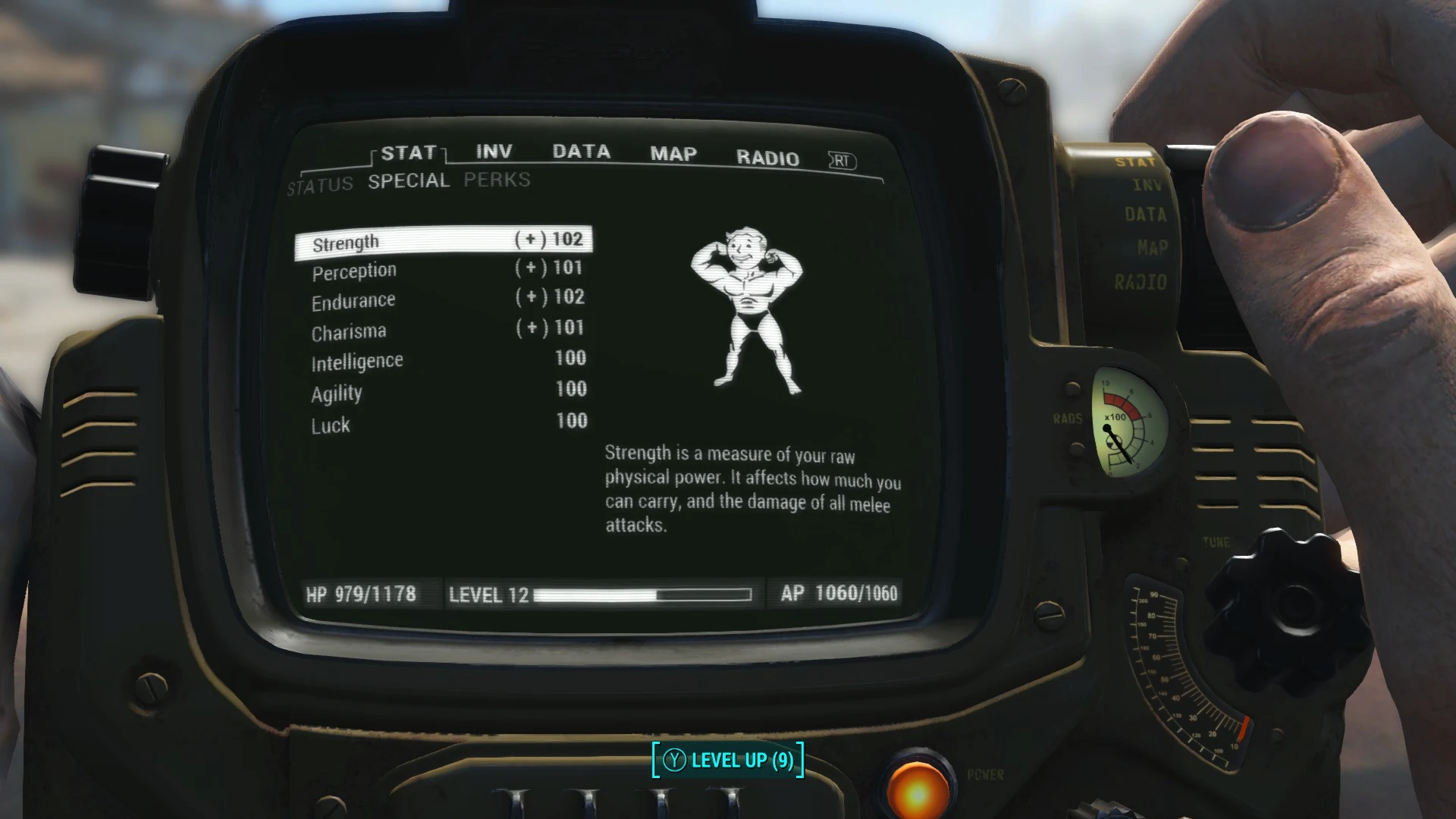The width and height of the screenshot is (1456, 819).
Task: Select the Agility attribute row
Action: pos(444,391)
